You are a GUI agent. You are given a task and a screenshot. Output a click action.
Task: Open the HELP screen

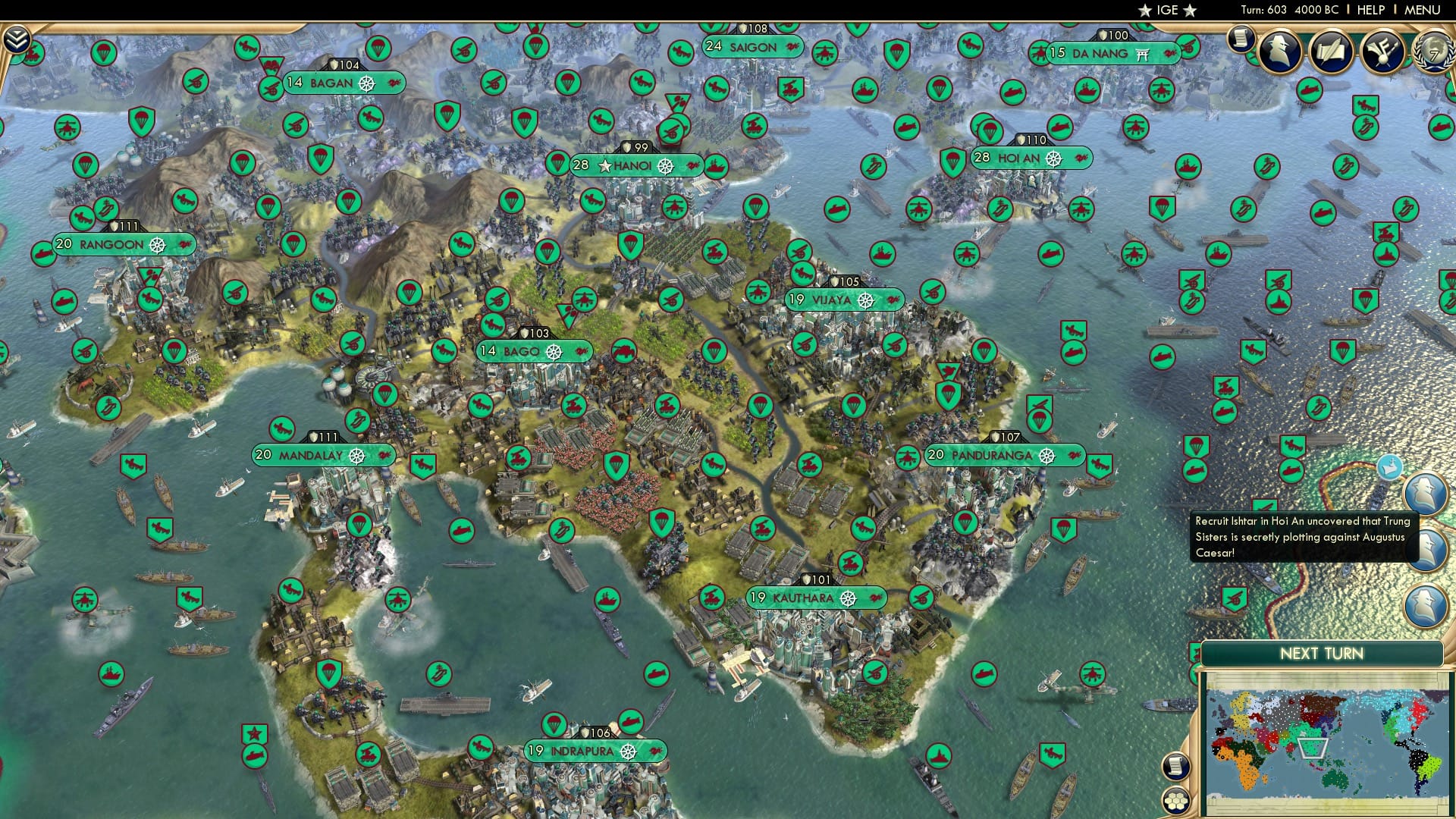(1370, 10)
